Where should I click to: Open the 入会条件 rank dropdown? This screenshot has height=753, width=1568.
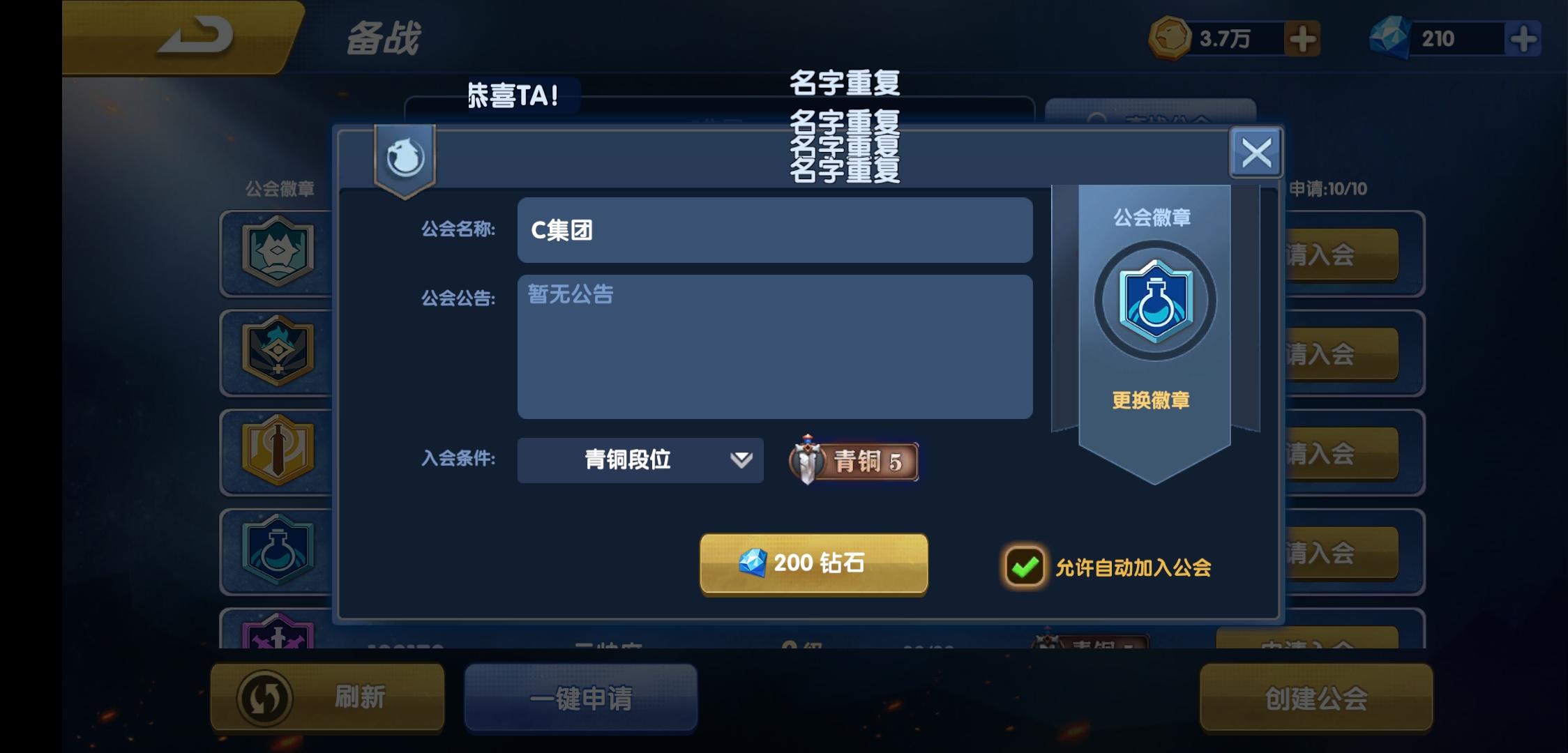639,460
